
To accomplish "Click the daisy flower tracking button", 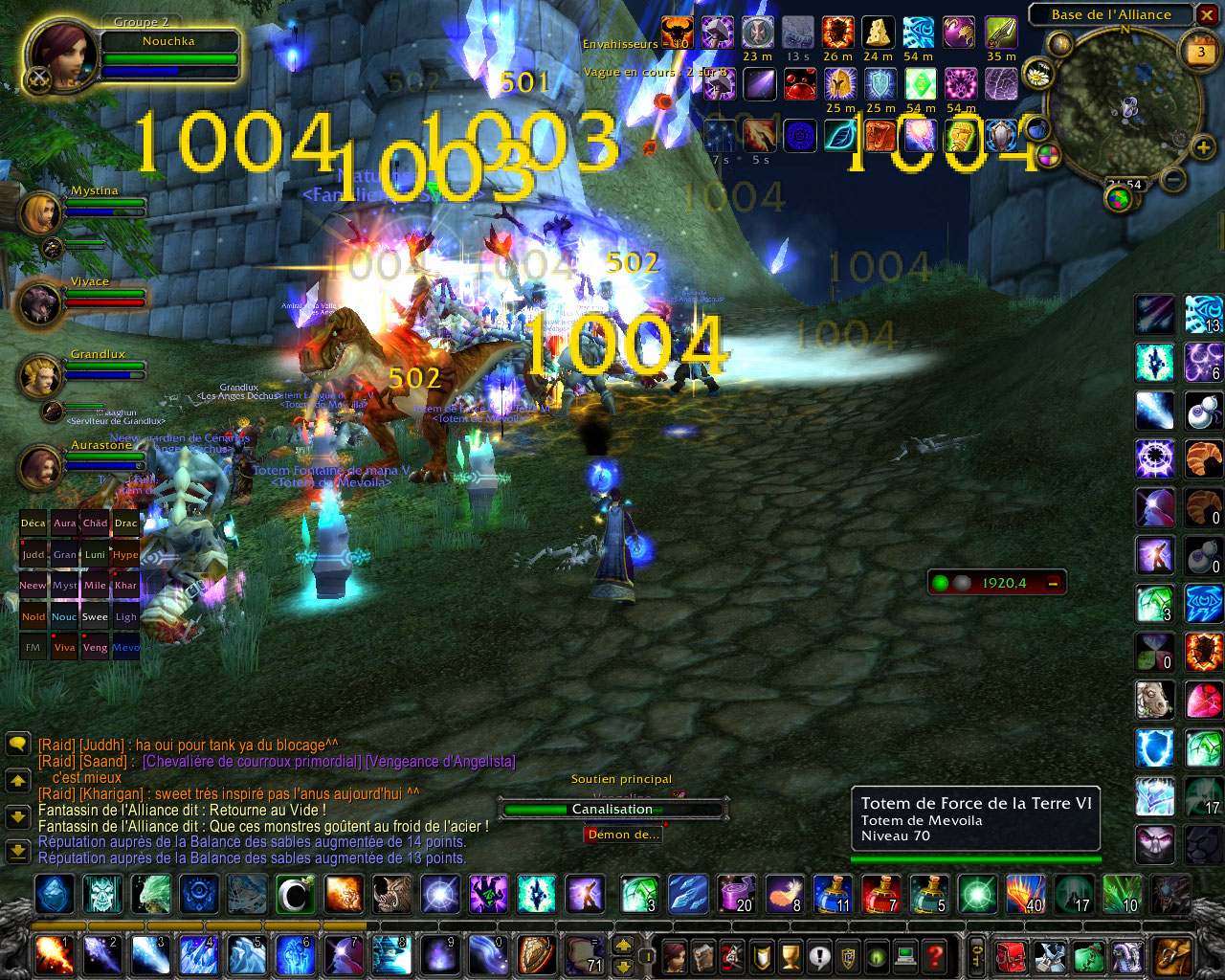I will pos(1037,74).
